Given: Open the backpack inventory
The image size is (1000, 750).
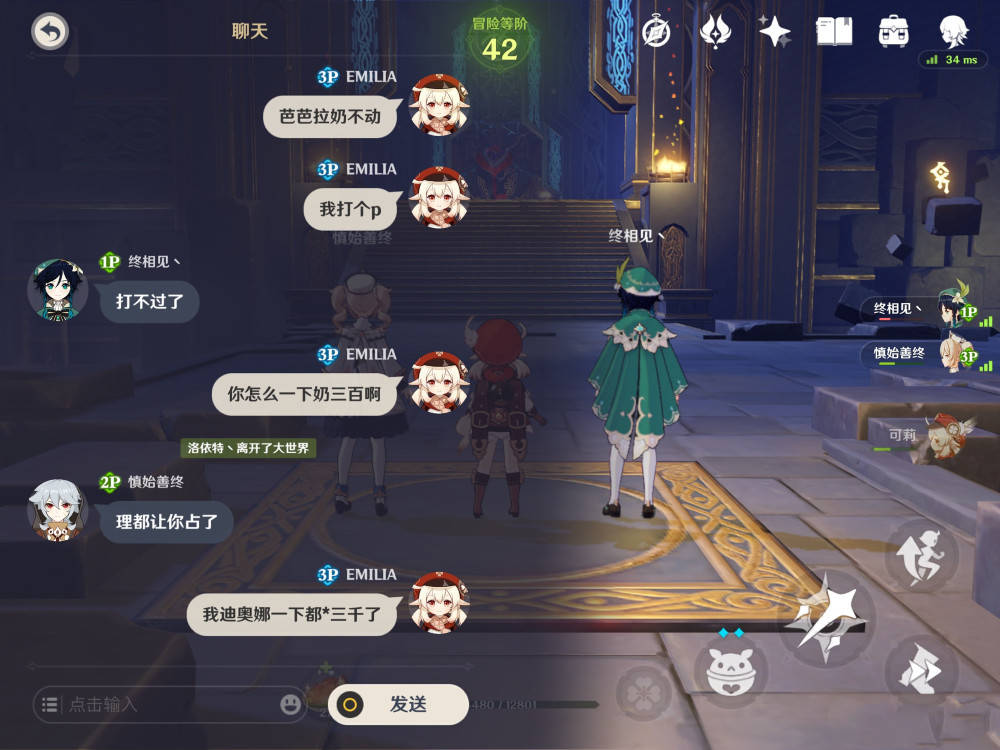Looking at the screenshot, I should (x=893, y=32).
